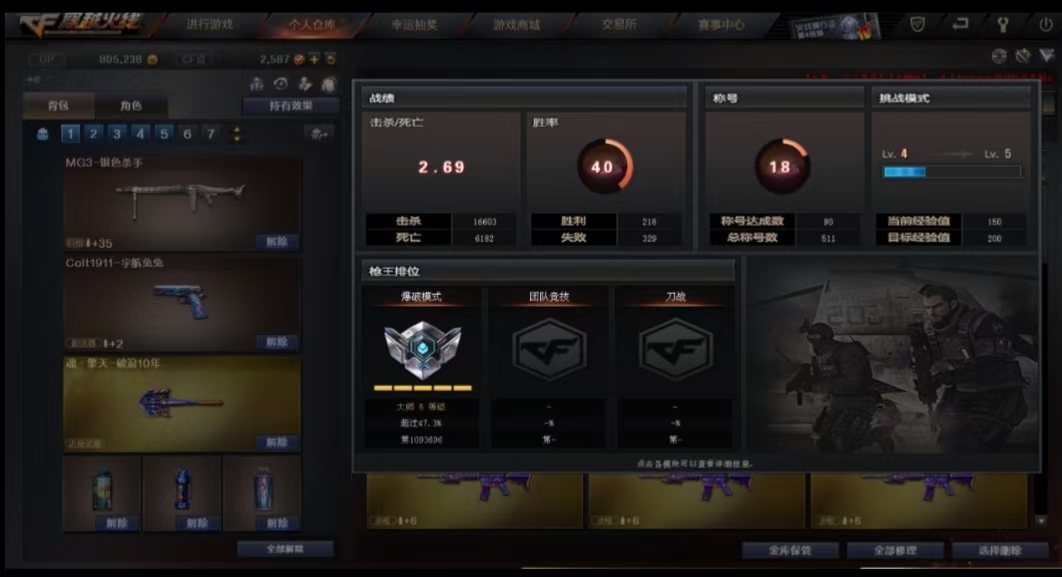Unequip the MG3-银色杀手 machine gun

pos(276,242)
